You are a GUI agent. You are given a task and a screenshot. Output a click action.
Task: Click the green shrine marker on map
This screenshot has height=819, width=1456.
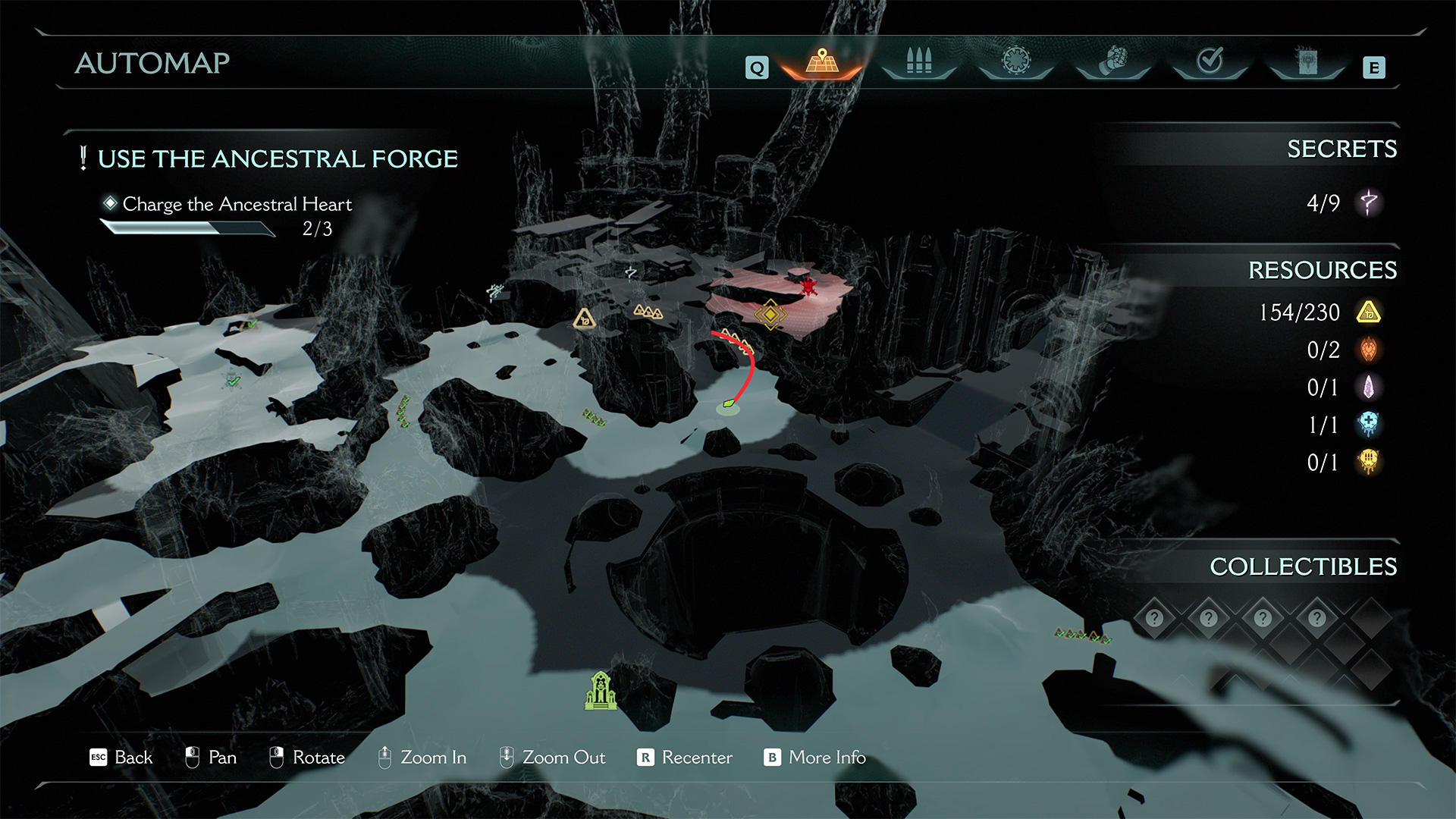pyautogui.click(x=600, y=690)
